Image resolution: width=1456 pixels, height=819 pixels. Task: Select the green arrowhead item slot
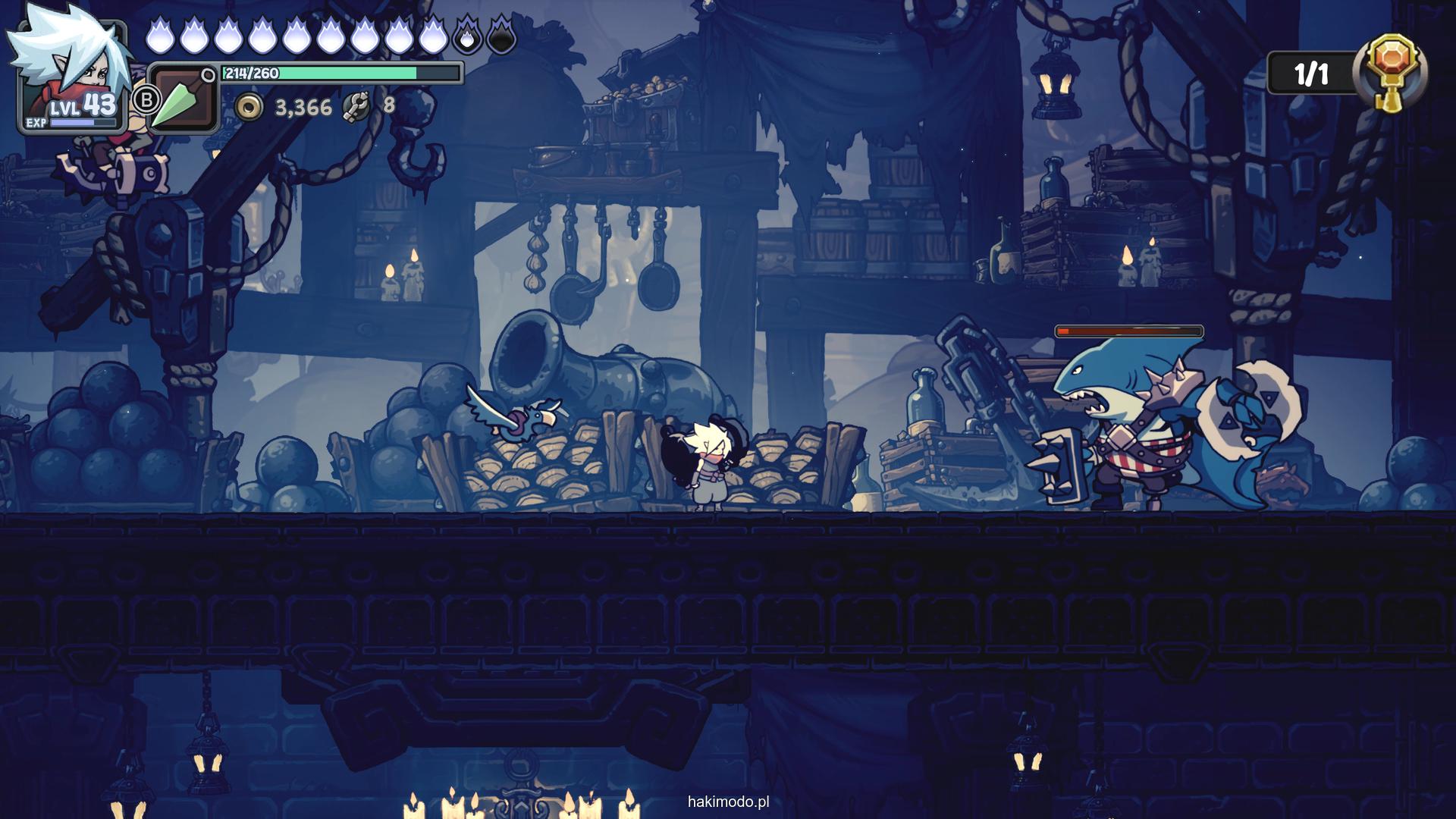pos(180,99)
